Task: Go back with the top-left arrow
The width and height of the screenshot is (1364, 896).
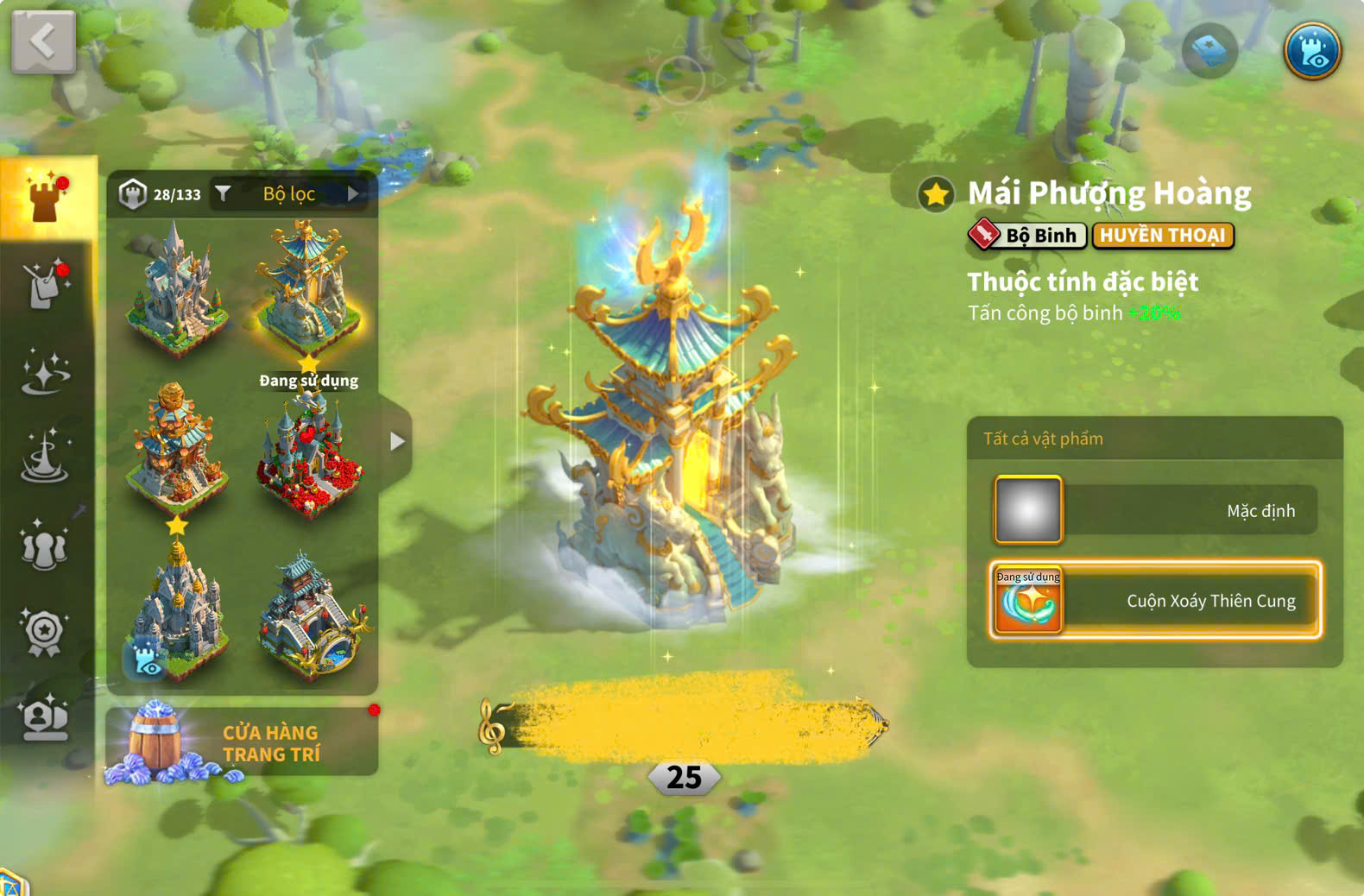Action: click(43, 41)
